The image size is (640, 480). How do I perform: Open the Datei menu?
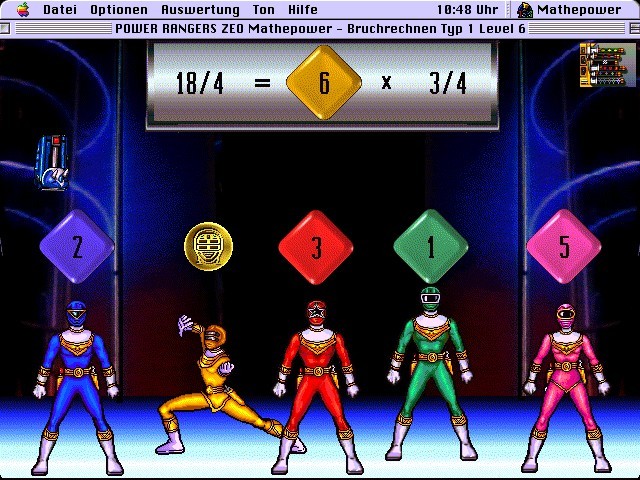60,9
